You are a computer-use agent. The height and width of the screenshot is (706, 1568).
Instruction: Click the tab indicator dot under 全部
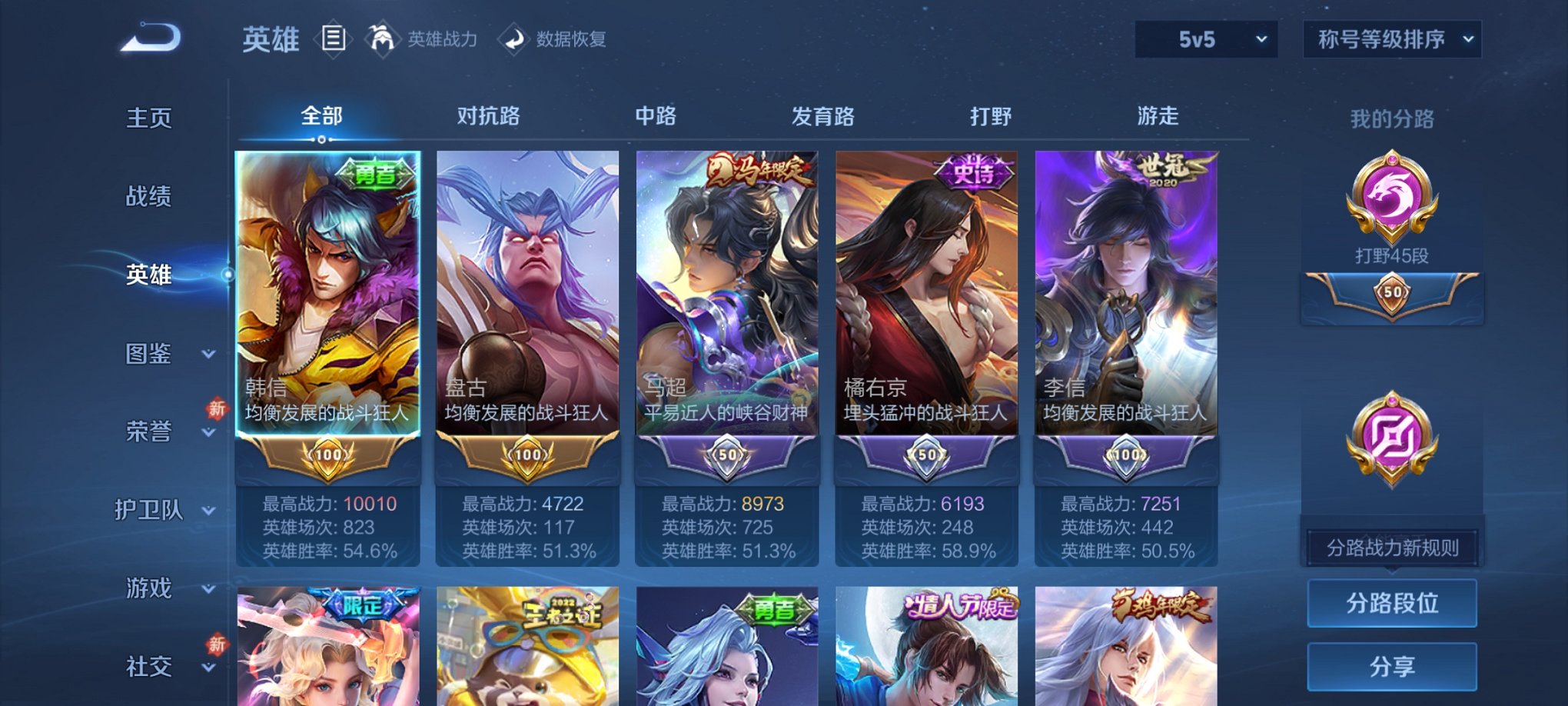tap(321, 139)
